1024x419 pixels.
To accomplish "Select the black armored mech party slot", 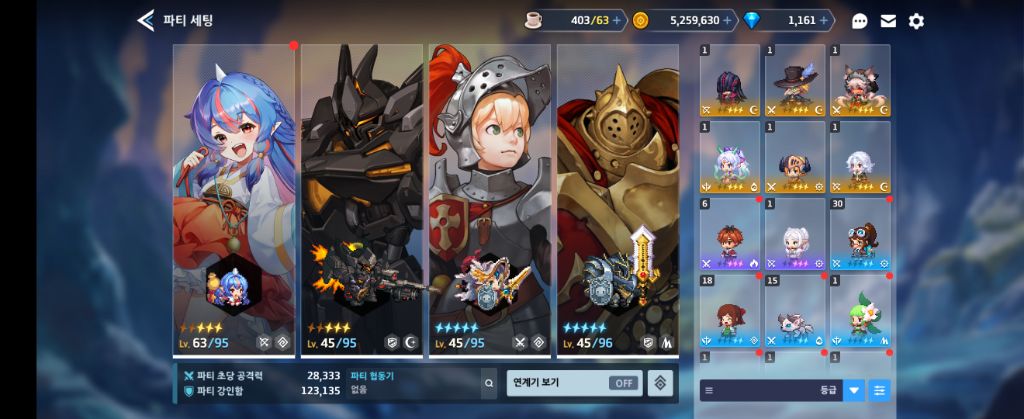I will click(x=362, y=200).
